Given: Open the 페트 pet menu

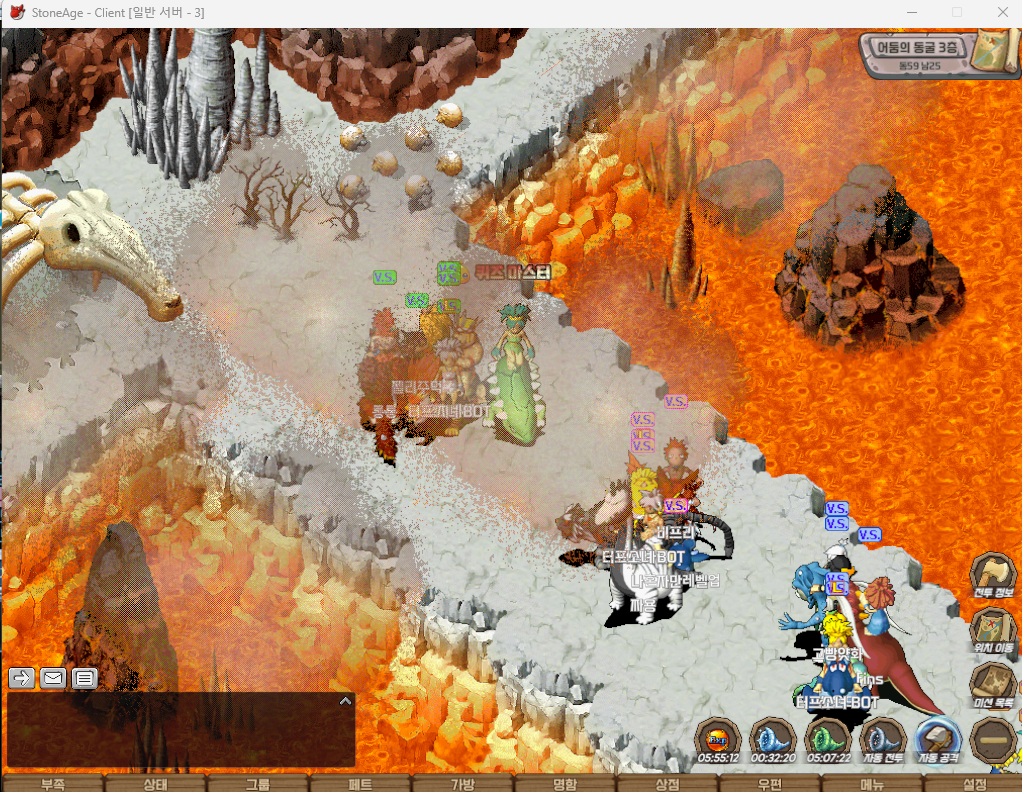Looking at the screenshot, I should click(x=360, y=785).
